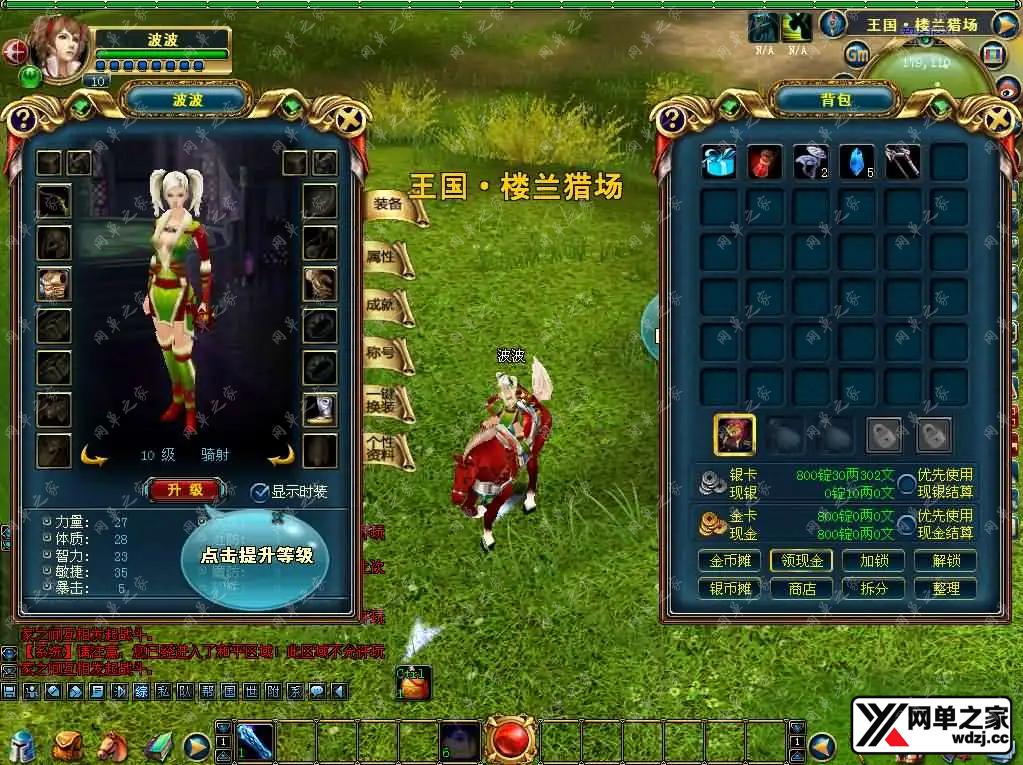Activate the blue crystal skill on the hotbar
Screen dimensions: 1023x765
254,742
